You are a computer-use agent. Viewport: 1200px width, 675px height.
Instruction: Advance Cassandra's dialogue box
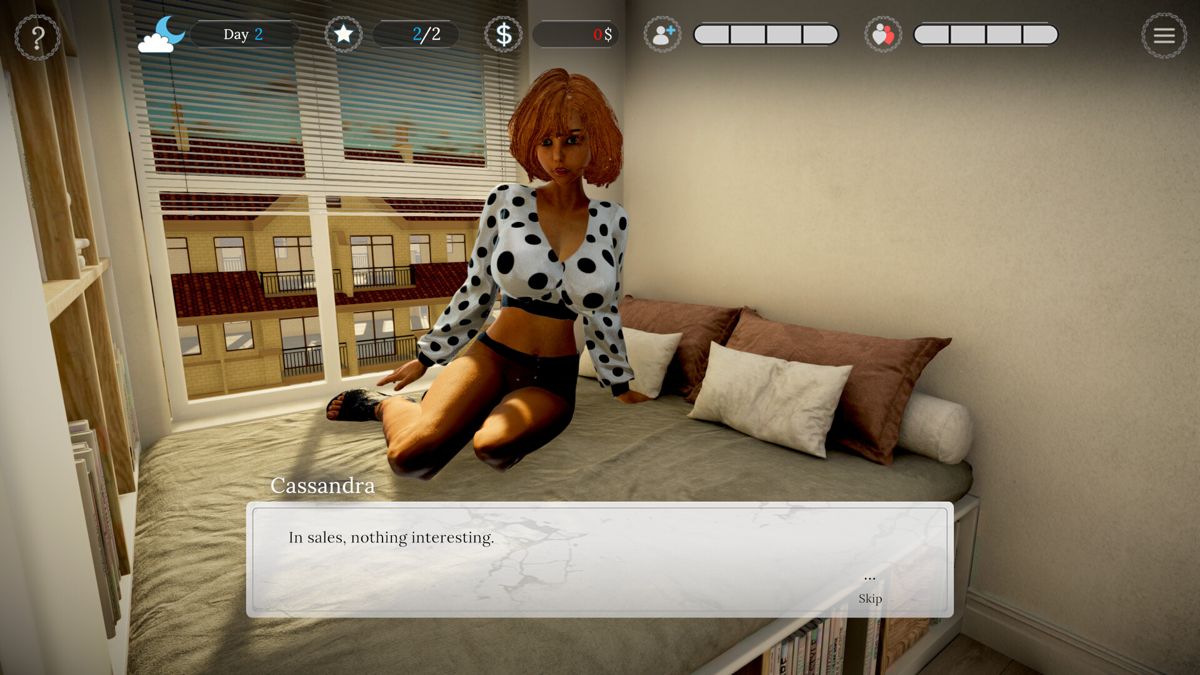(599, 559)
